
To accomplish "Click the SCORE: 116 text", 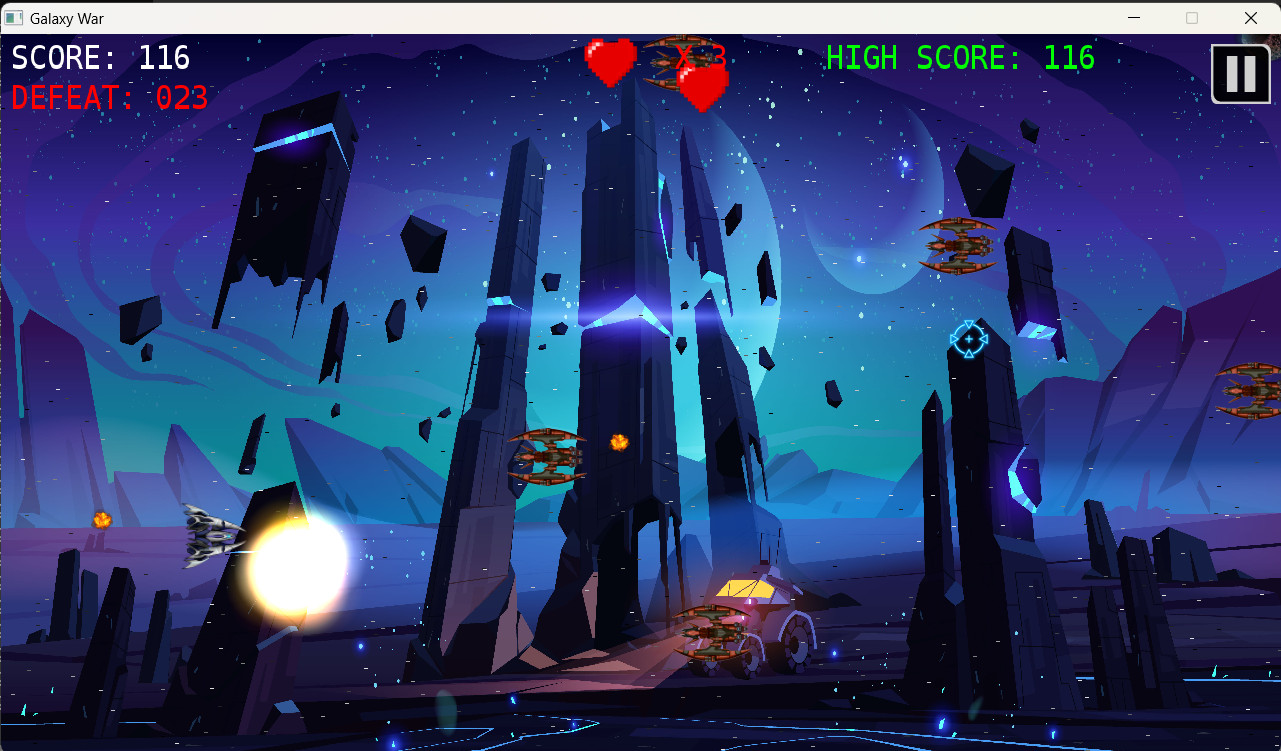I will point(100,58).
